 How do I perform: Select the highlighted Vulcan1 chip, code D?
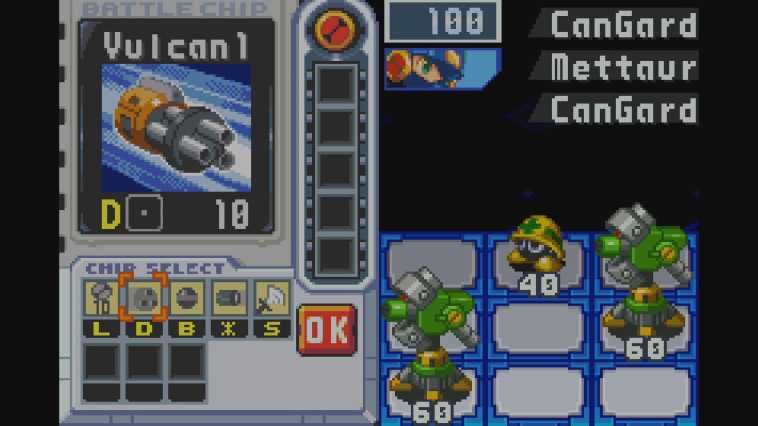point(141,298)
